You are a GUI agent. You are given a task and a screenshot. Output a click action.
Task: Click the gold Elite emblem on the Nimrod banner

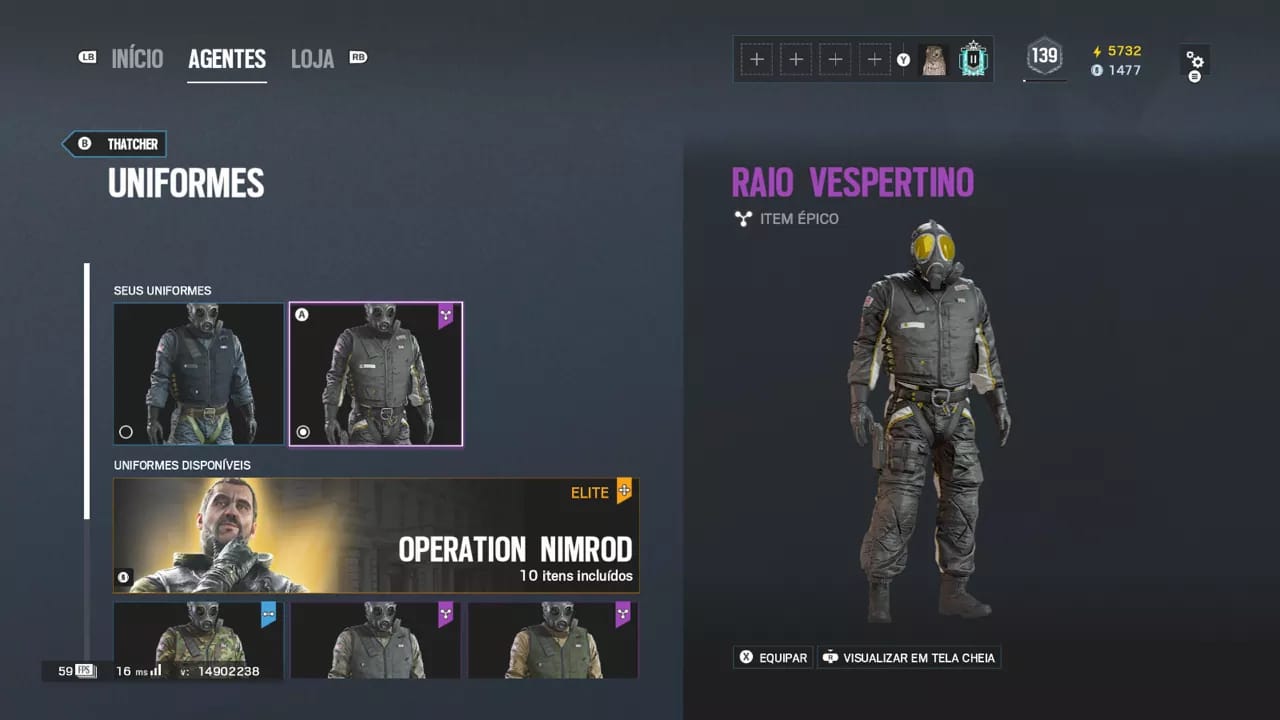623,491
